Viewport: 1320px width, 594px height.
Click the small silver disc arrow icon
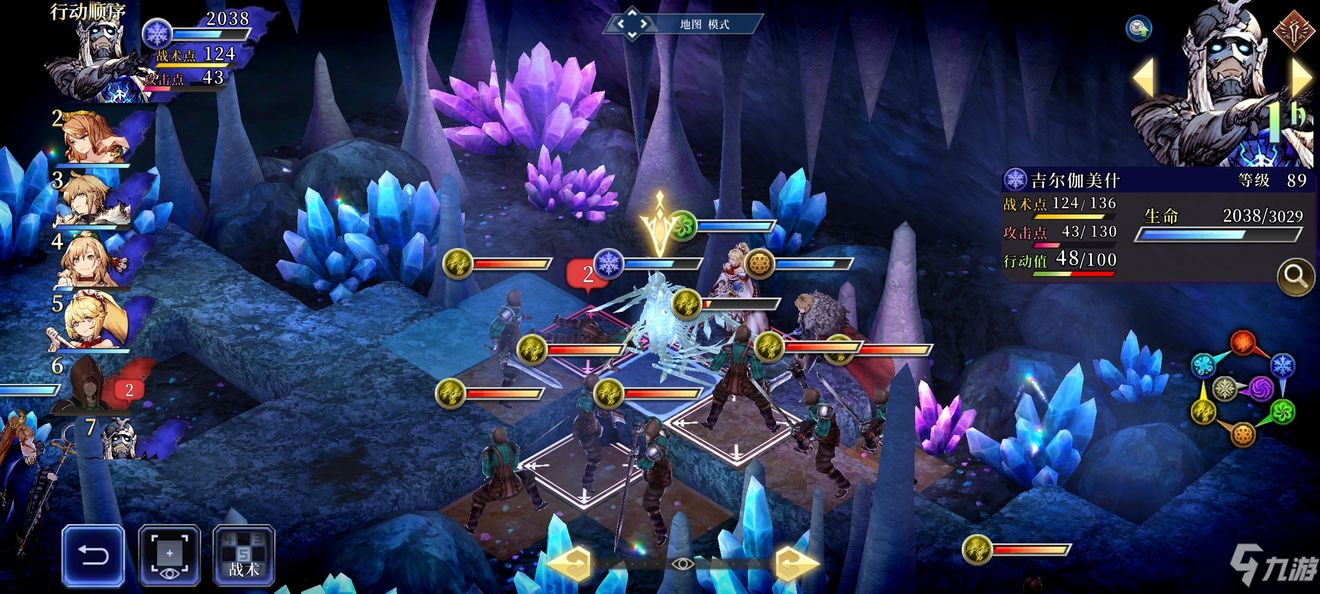(1138, 28)
